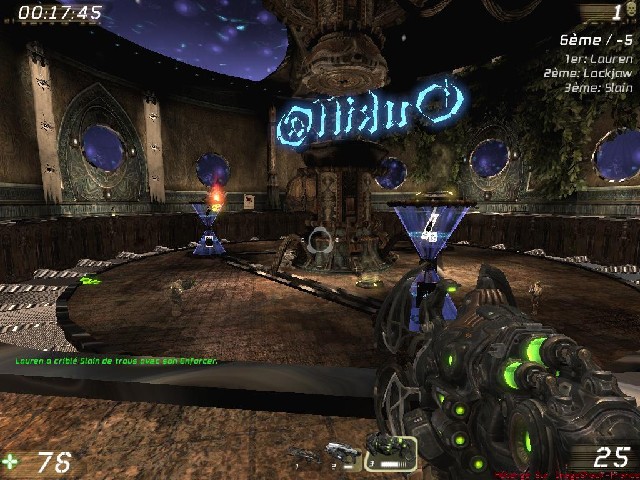Select the Impact Hammer in weapon slot 1
640x480 pixels.
(303, 455)
